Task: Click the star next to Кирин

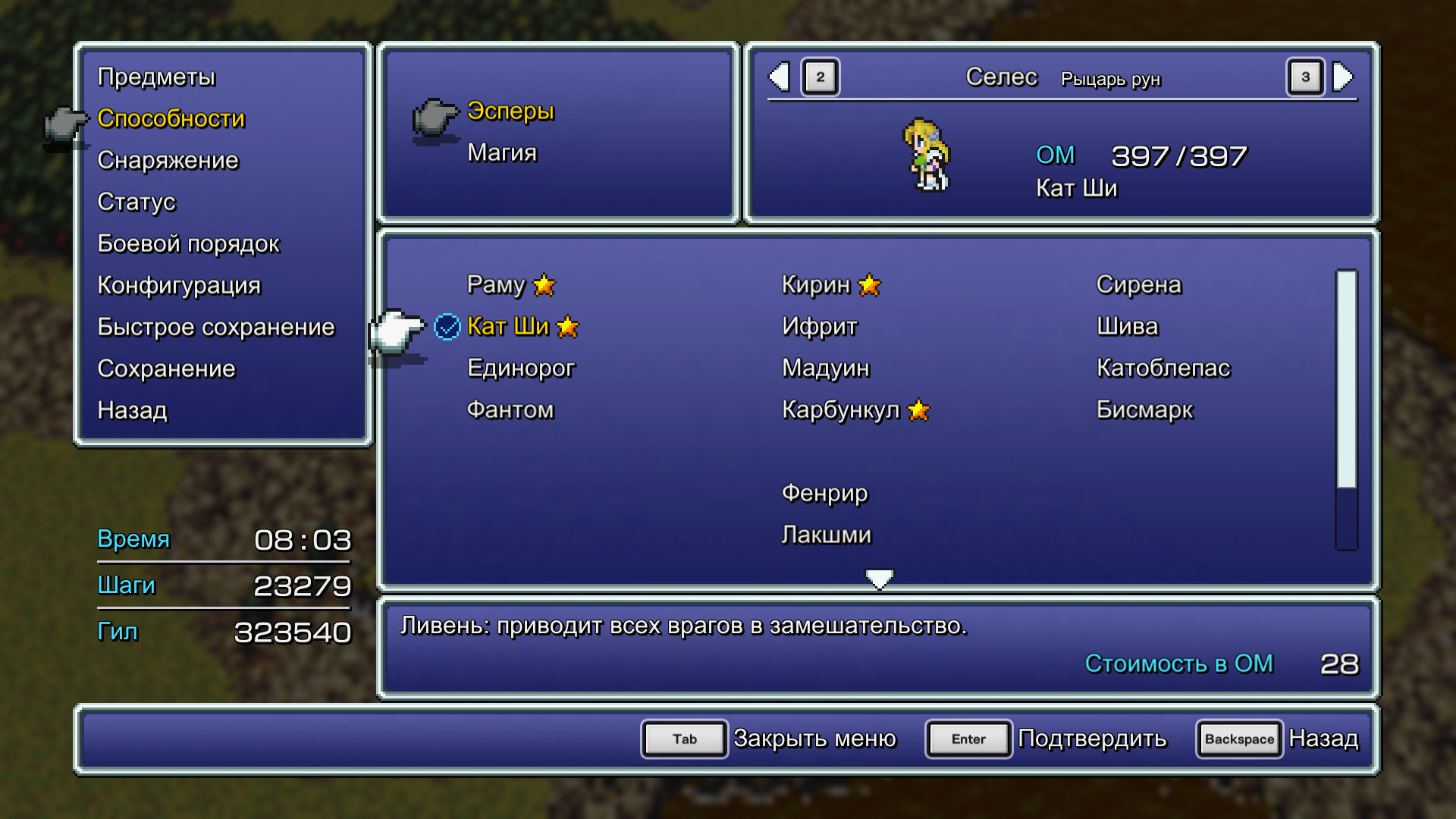Action: [x=869, y=286]
